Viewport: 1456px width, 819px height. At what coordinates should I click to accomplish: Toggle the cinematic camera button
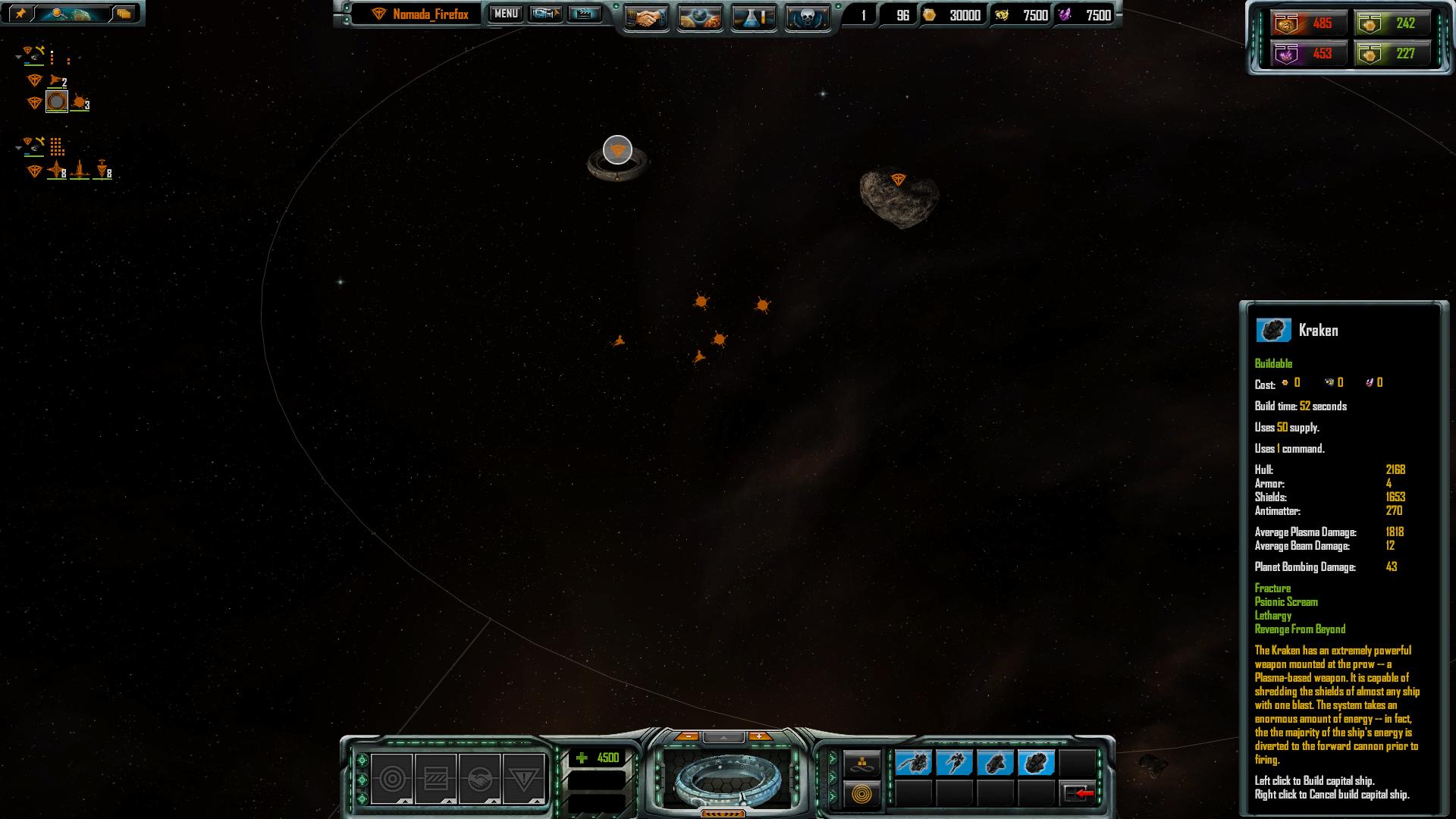pyautogui.click(x=545, y=14)
